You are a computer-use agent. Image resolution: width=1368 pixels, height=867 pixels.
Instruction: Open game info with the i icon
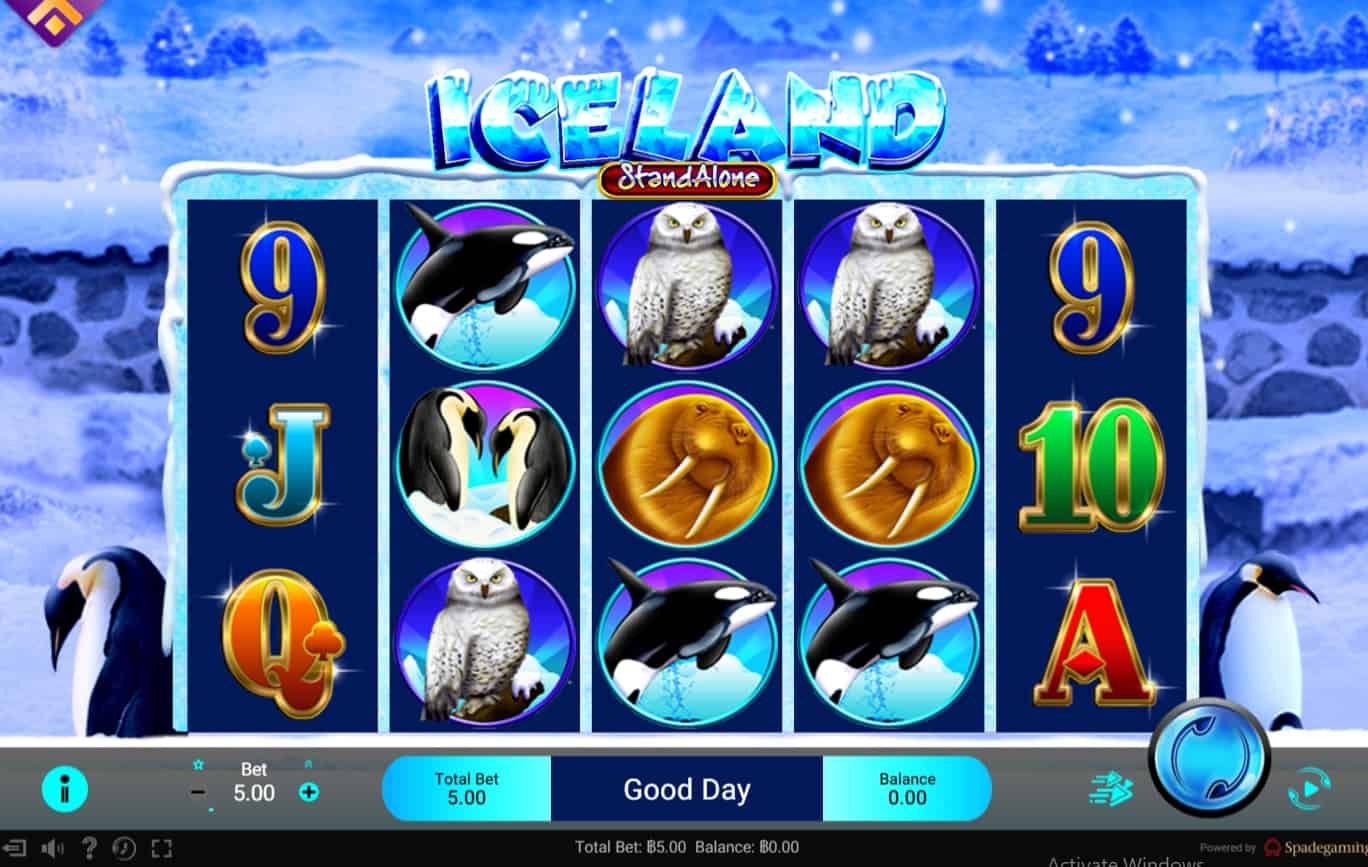click(x=65, y=790)
